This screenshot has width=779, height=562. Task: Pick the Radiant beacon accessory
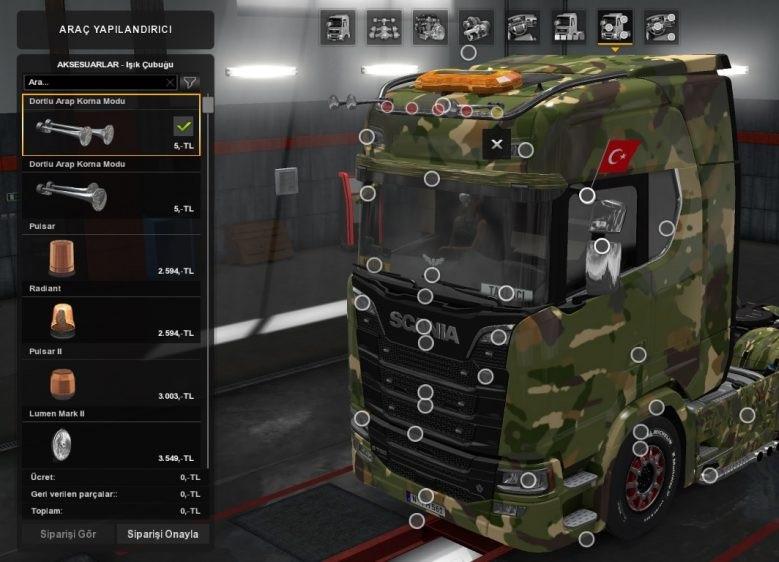110,320
